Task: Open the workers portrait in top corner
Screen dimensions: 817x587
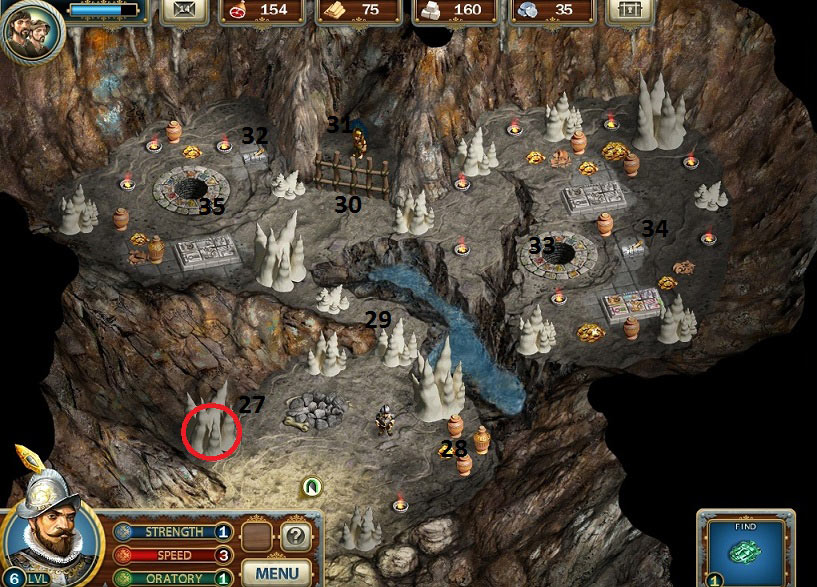Action: (30, 30)
